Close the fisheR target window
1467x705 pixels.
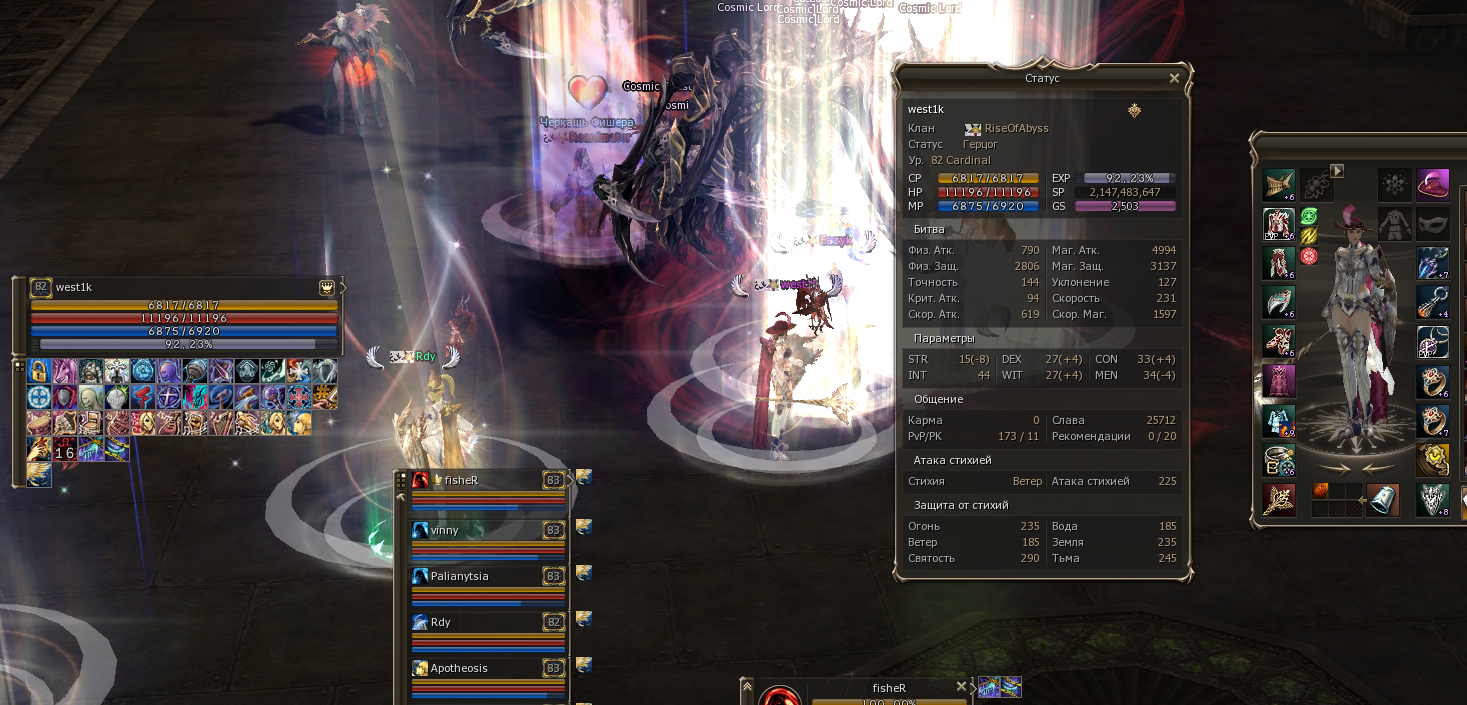(x=961, y=687)
